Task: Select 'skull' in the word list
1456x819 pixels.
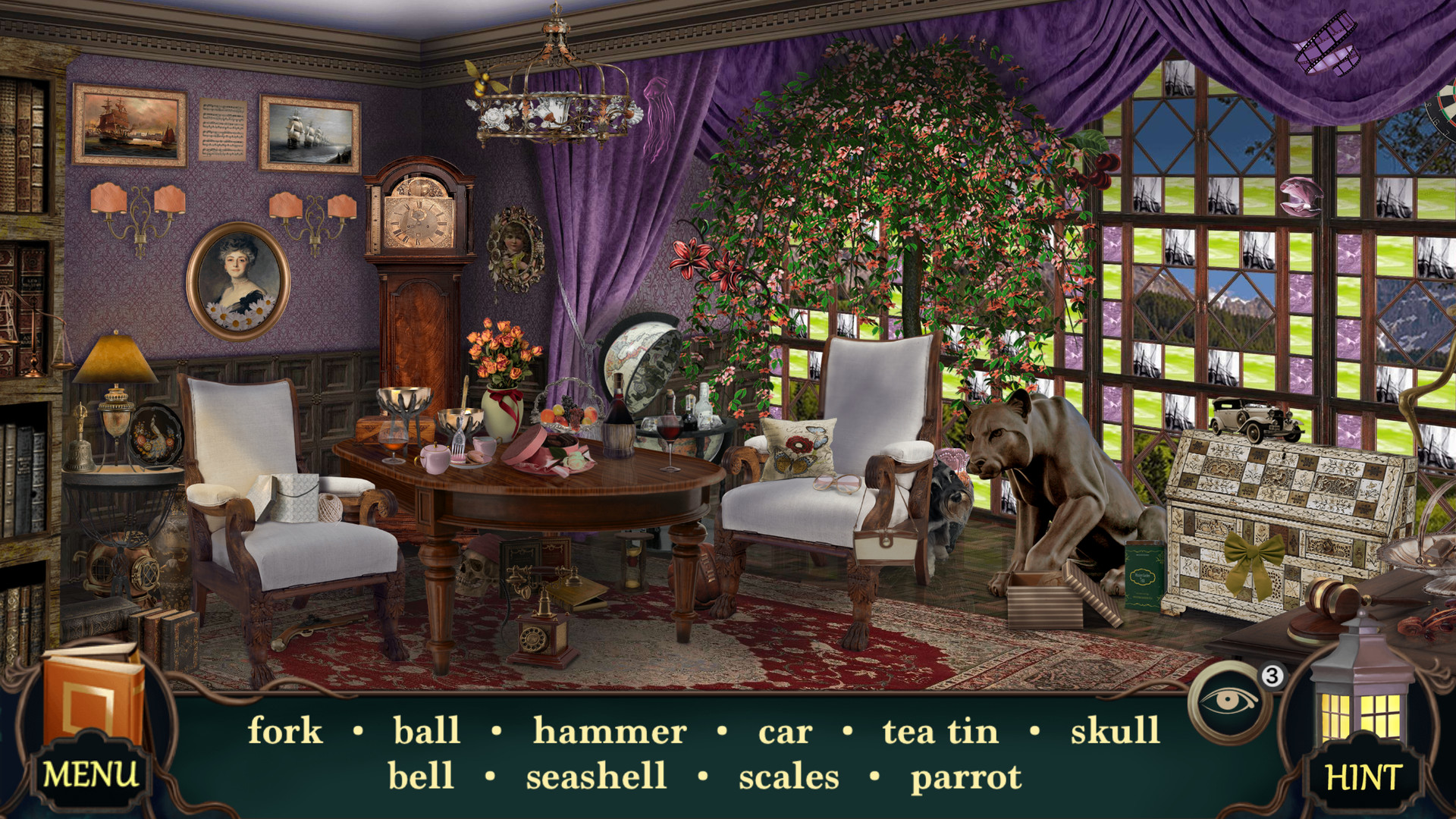Action: point(1115,730)
